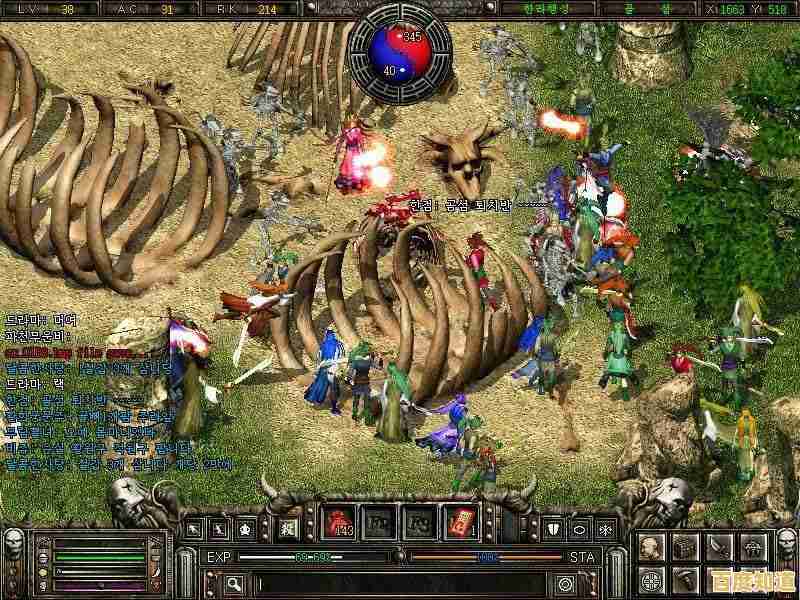Select the F3 empty quick slot
This screenshot has height=600, width=800.
pyautogui.click(x=421, y=523)
